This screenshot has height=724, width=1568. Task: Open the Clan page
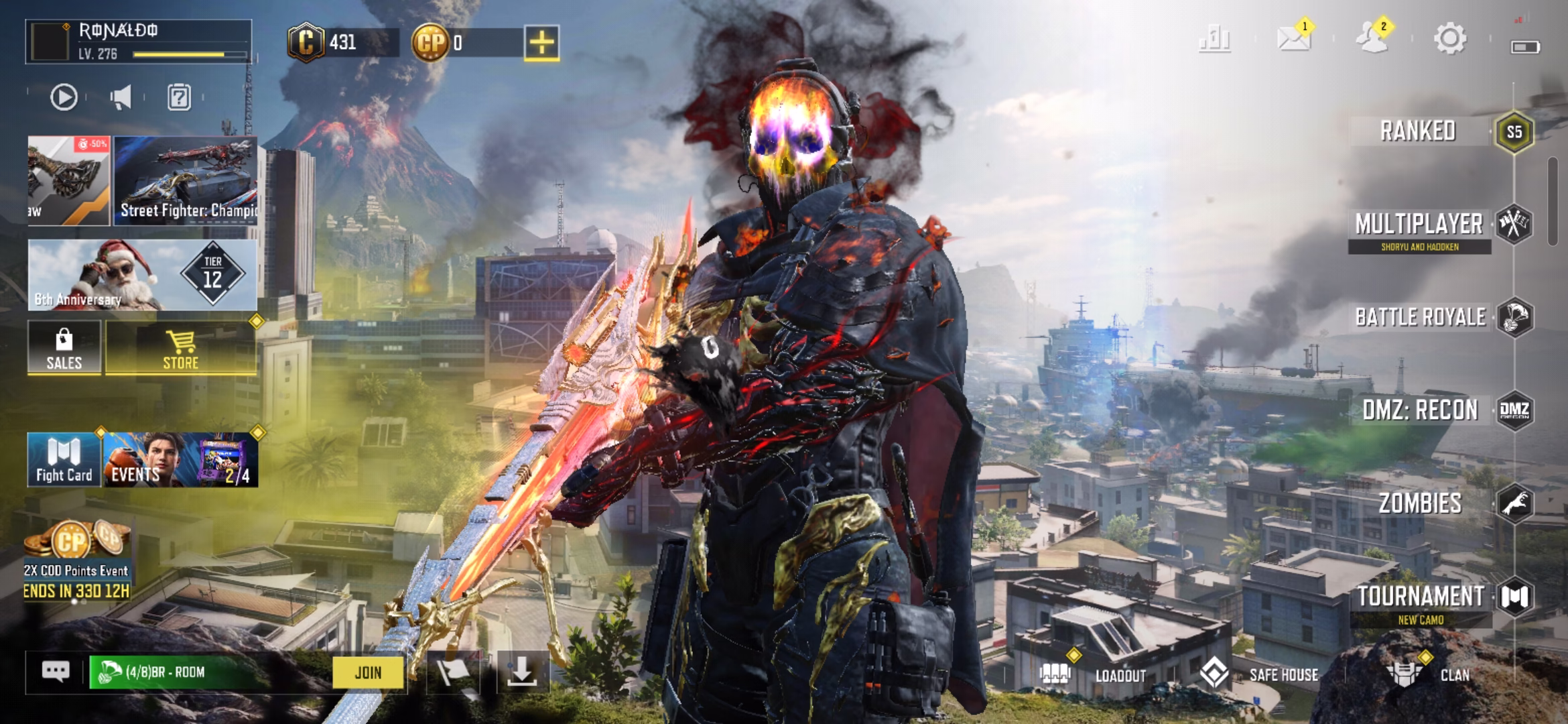tap(1434, 674)
